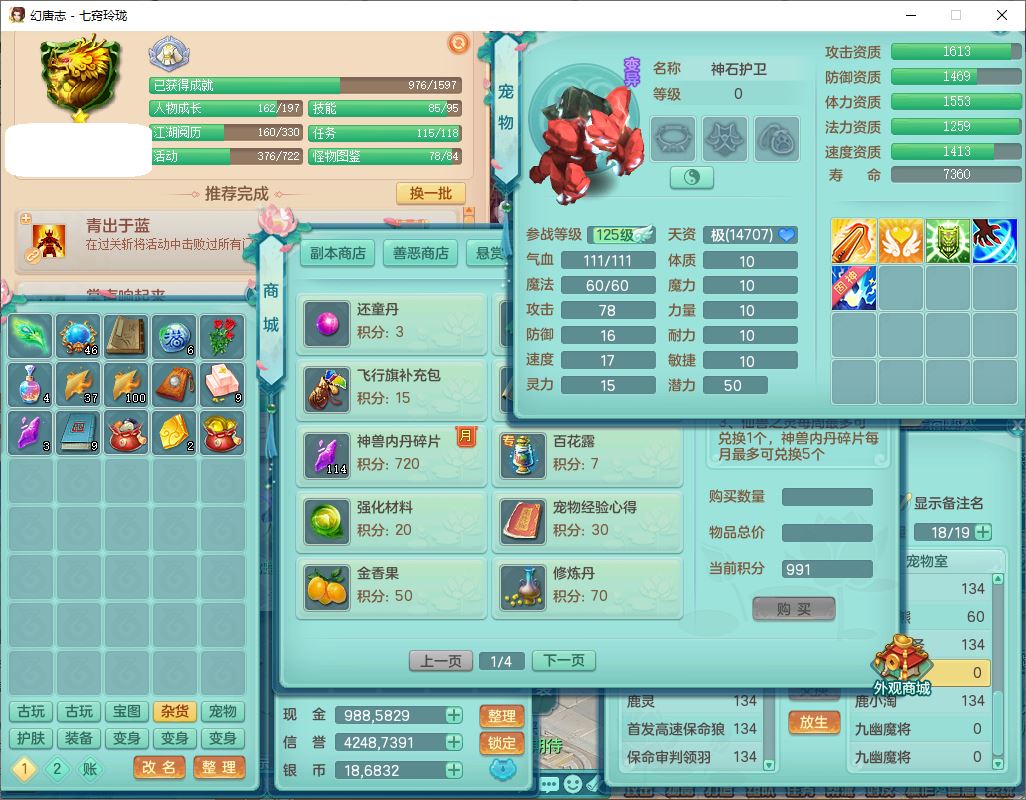Open the 副本商店 shop tab
1026x800 pixels.
tap(337, 253)
